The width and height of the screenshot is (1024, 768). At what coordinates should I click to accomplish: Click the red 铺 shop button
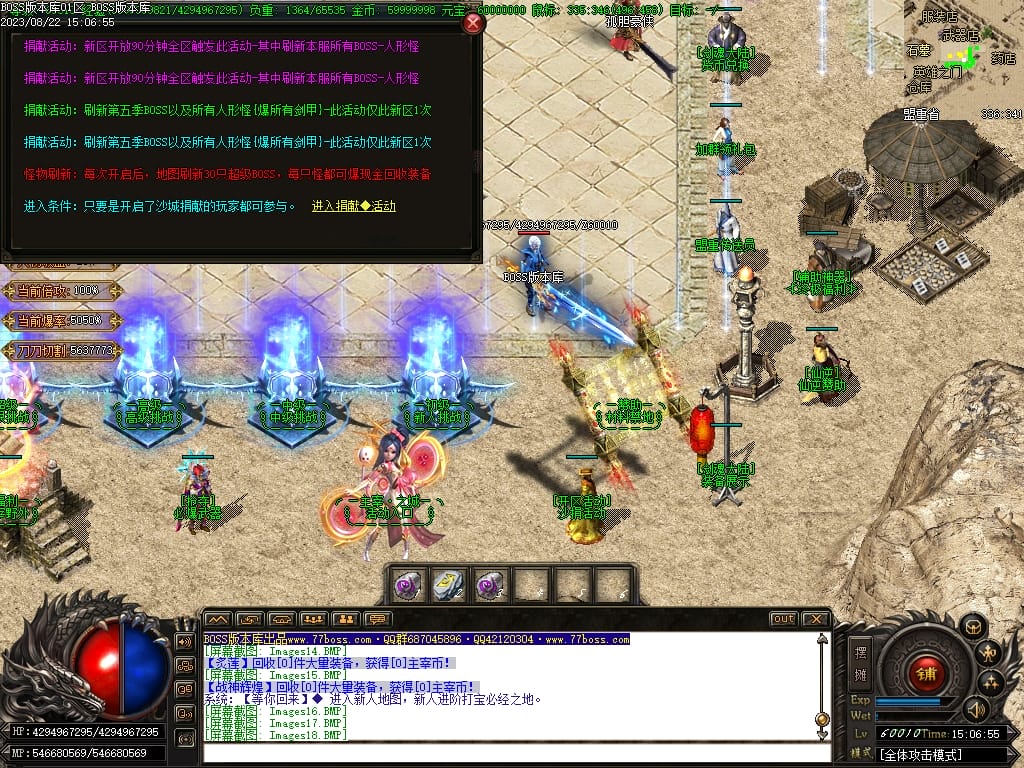(926, 673)
